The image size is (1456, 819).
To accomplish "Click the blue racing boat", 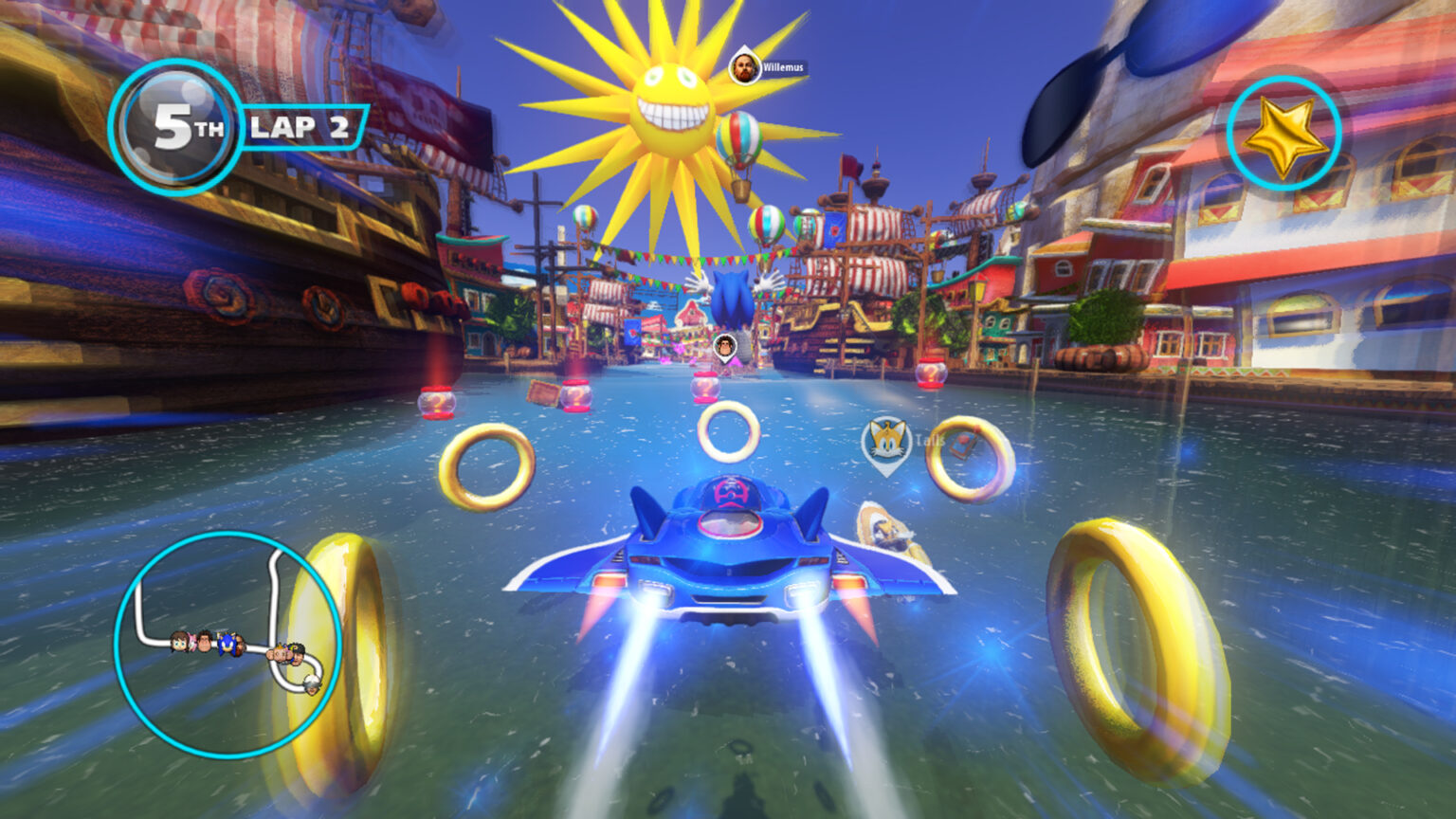I will pyautogui.click(x=730, y=550).
